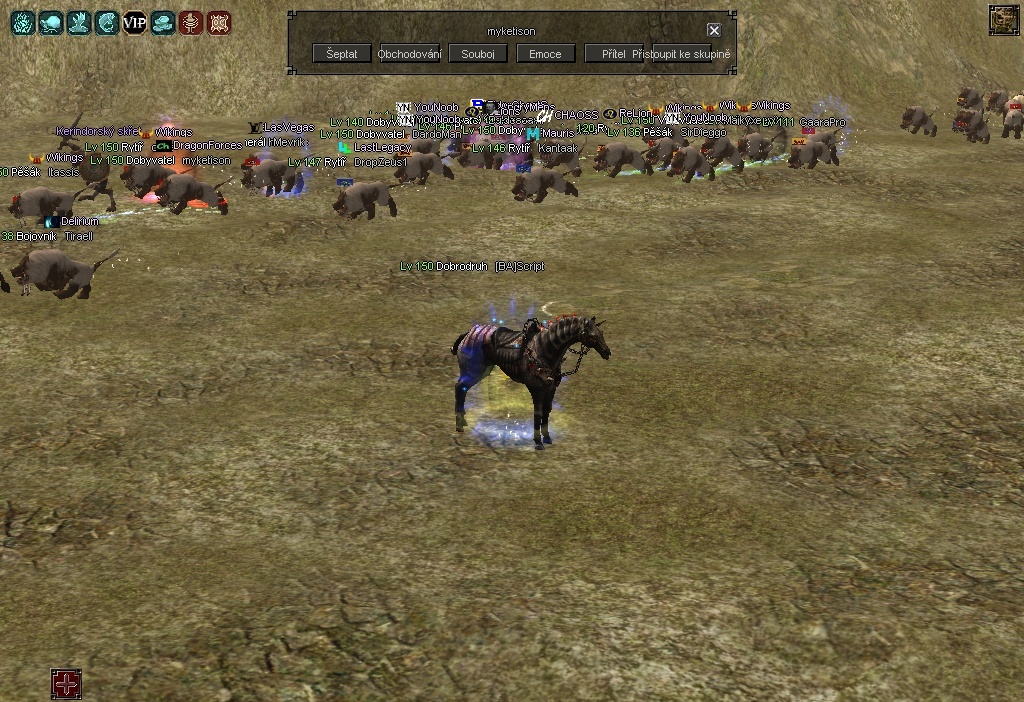Challenge myketison with the Souboj button
This screenshot has width=1024, height=702.
point(478,54)
